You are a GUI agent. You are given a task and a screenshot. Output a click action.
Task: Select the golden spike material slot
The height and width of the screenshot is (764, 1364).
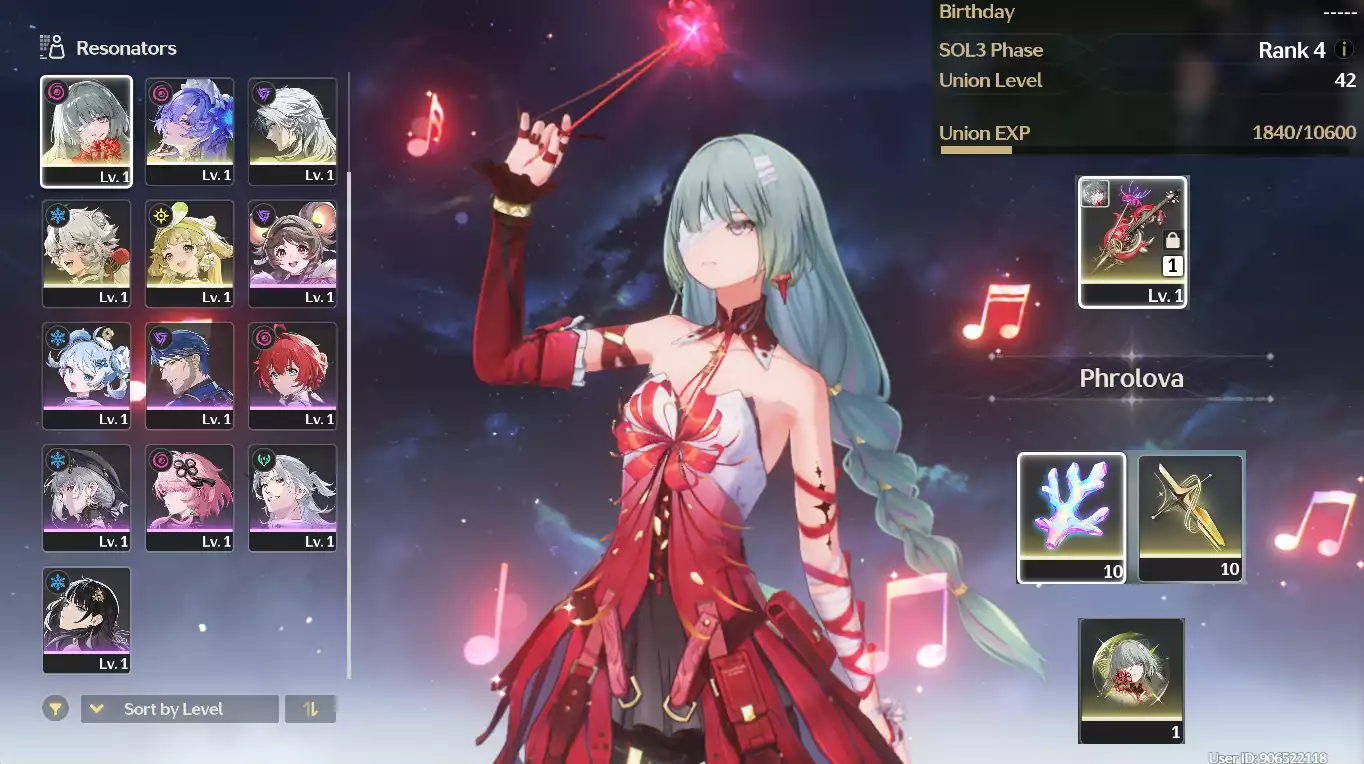pos(1190,517)
